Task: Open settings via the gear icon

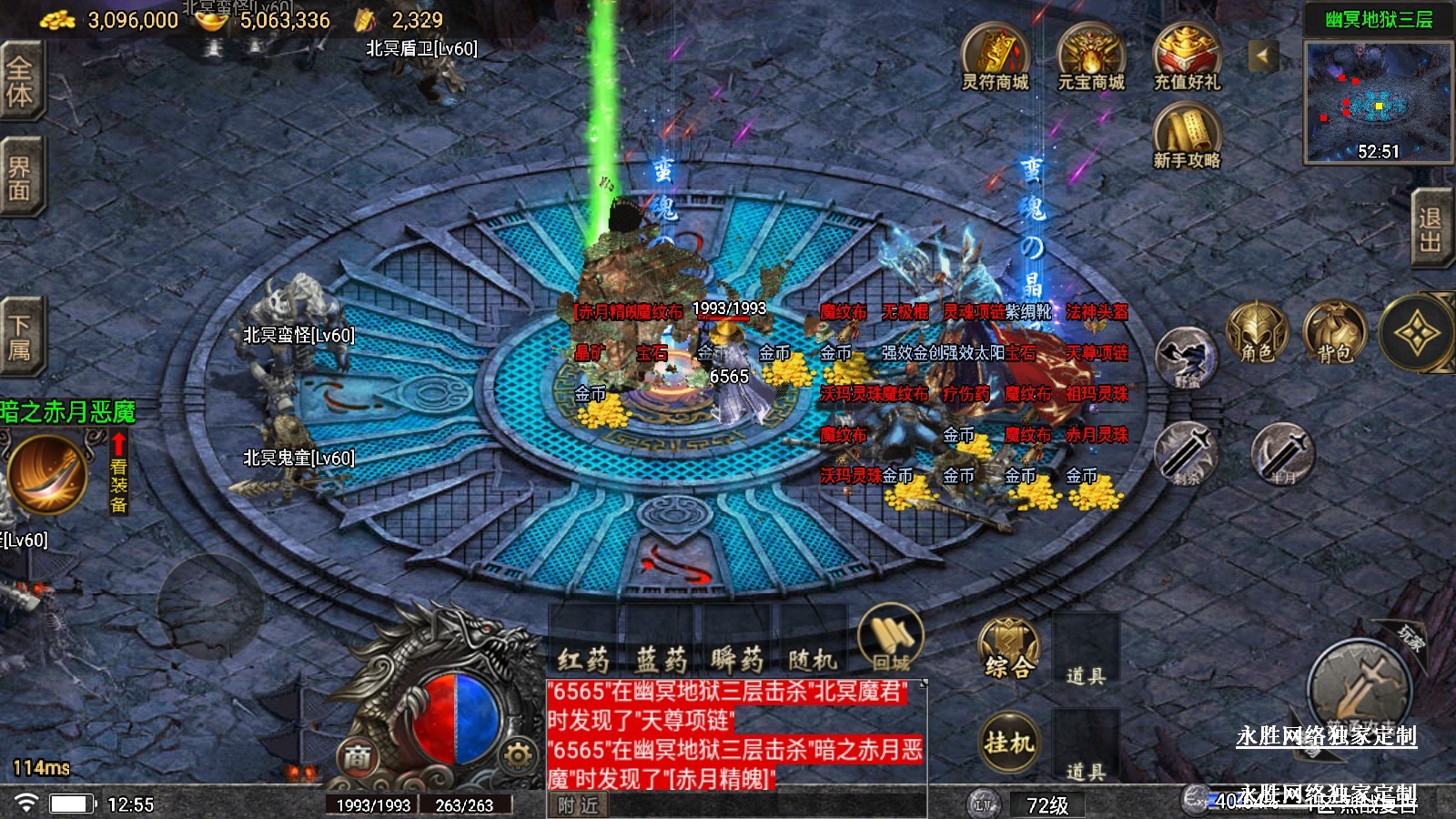Action: (x=518, y=755)
